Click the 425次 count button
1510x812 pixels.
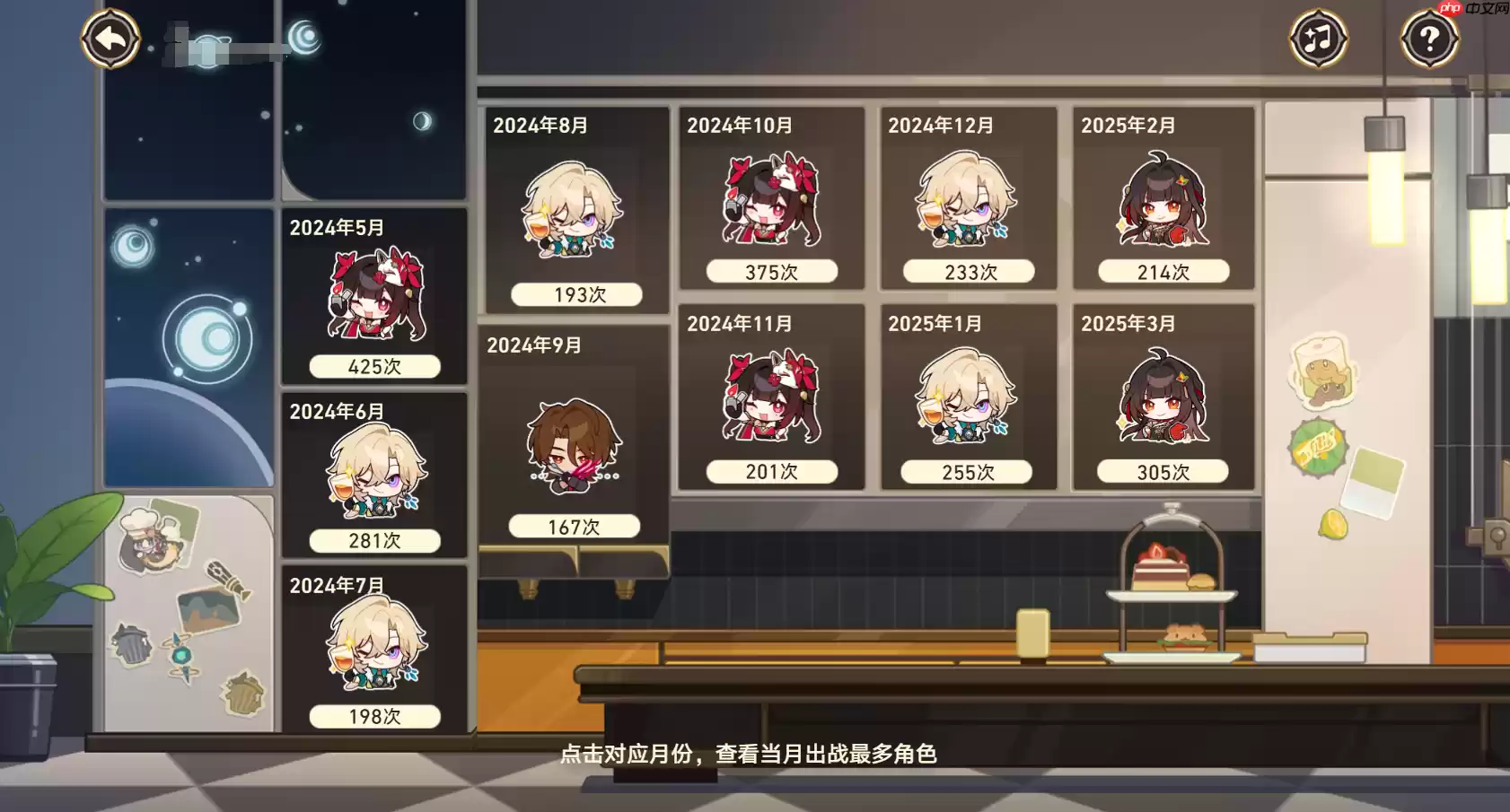[x=377, y=366]
